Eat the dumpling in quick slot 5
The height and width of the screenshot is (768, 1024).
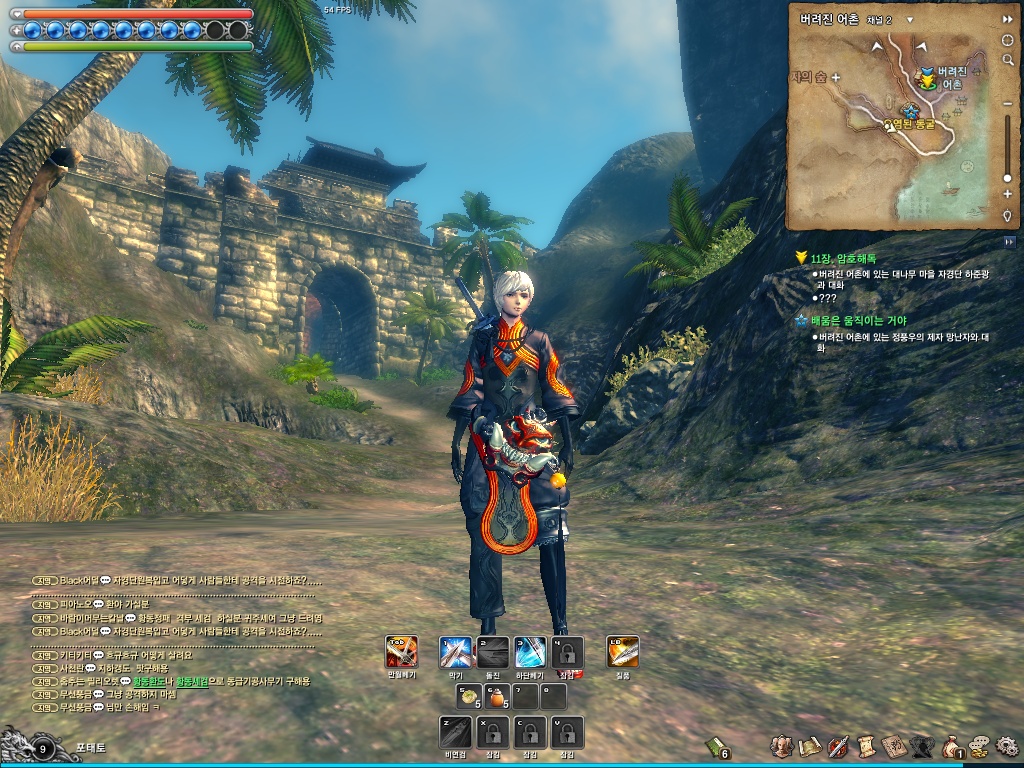(x=468, y=696)
